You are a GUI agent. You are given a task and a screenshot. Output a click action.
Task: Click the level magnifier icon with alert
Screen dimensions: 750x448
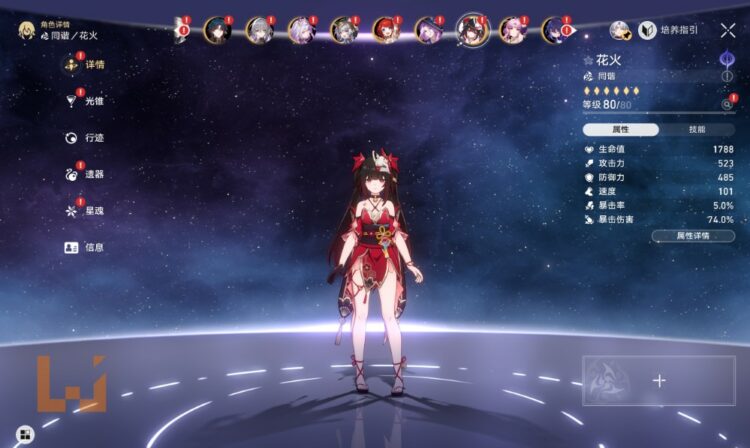(x=727, y=104)
